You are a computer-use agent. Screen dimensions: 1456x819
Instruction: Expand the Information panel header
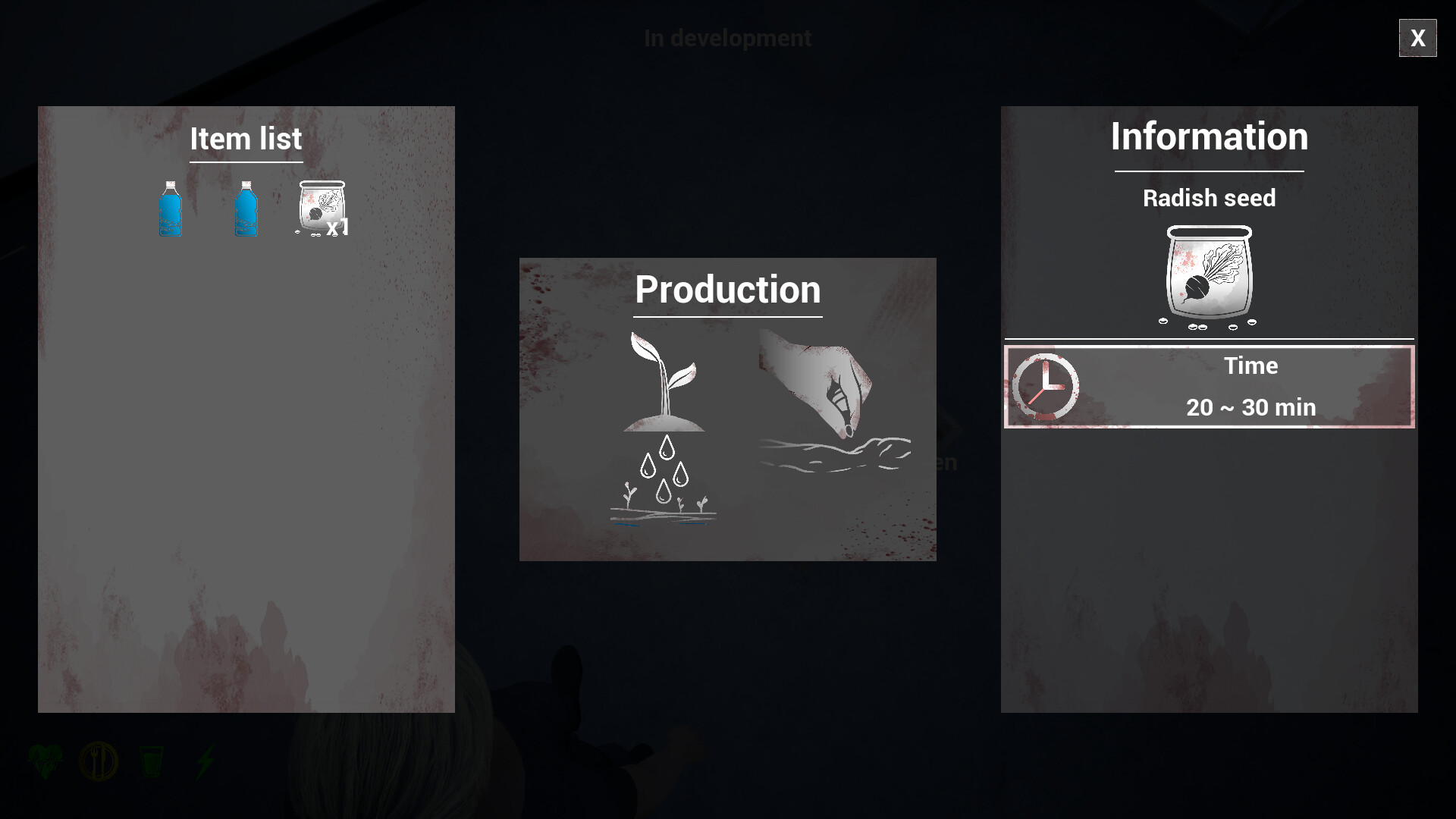point(1209,137)
